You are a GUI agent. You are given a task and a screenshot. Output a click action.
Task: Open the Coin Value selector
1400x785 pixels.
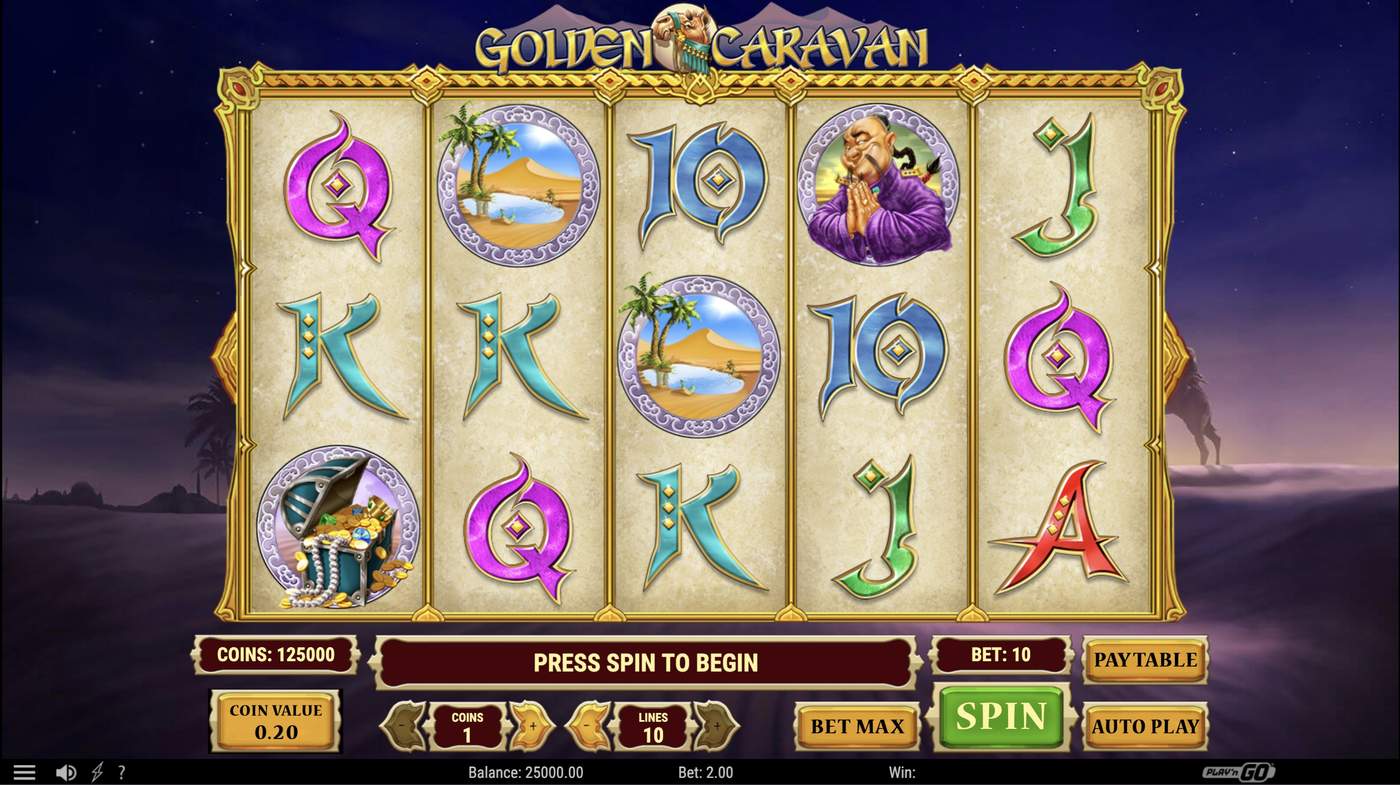coord(274,719)
